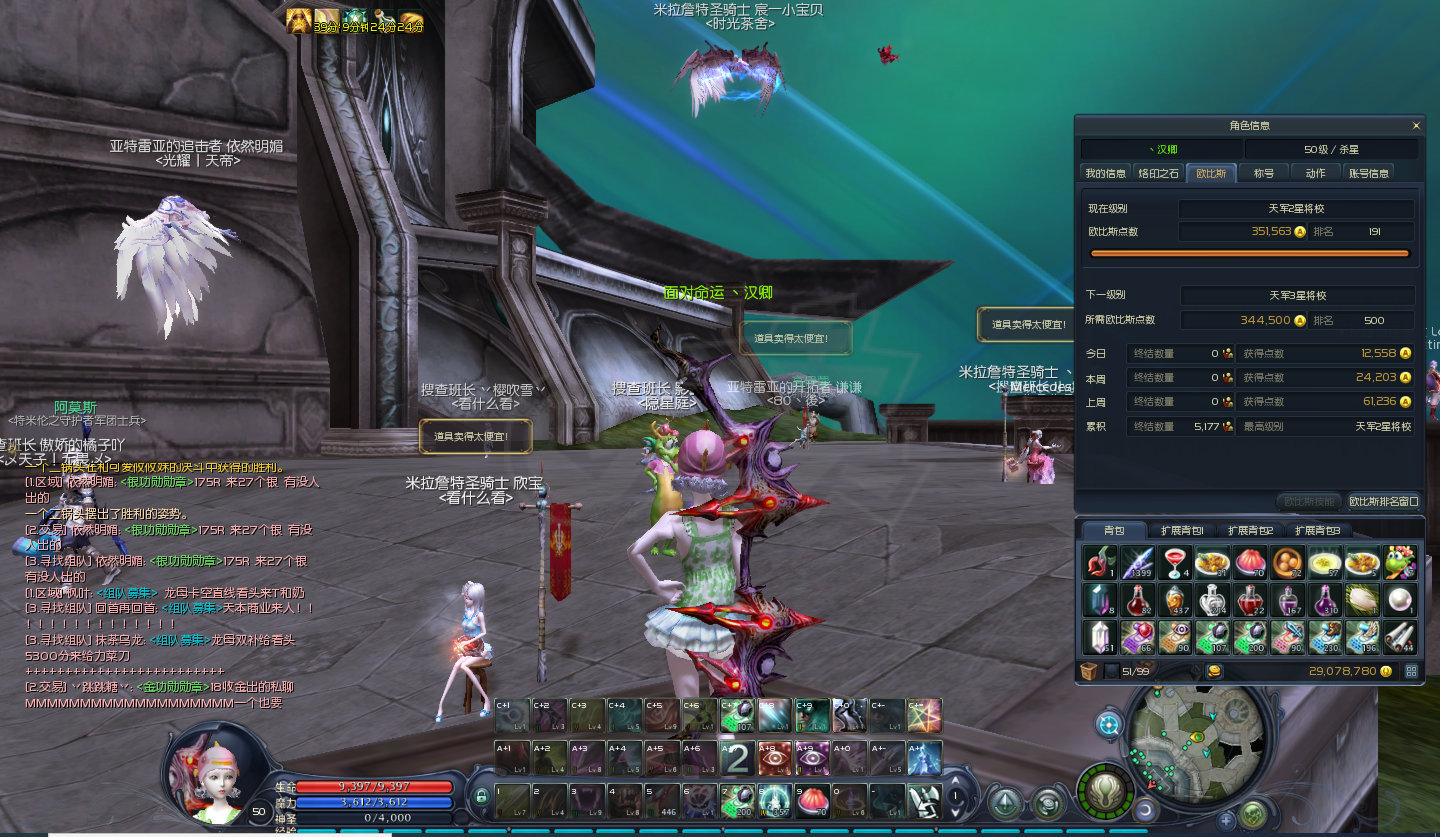Click the magnifier button beside the minimap
1440x837 pixels.
click(1108, 723)
